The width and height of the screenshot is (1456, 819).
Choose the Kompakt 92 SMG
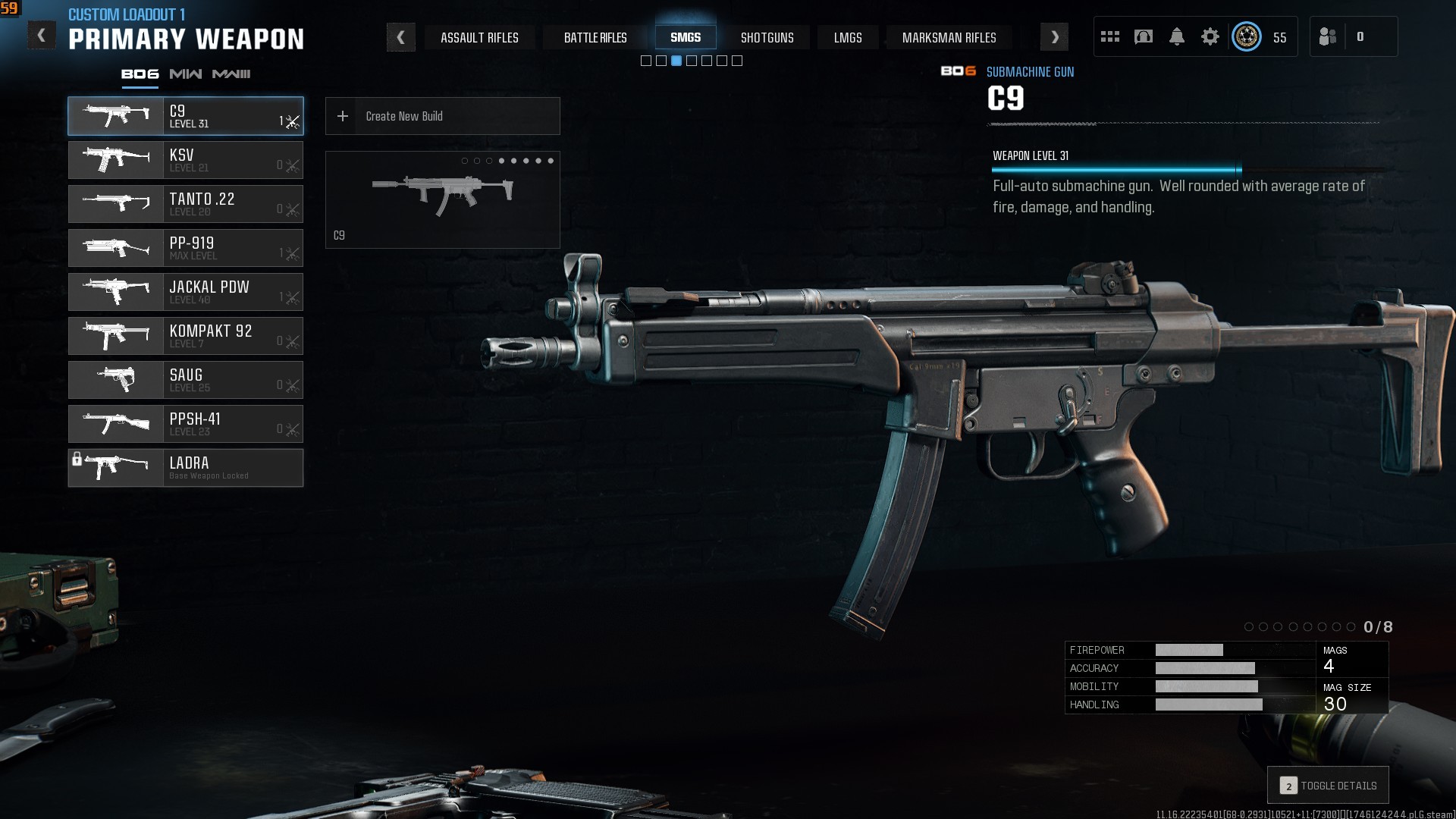[x=186, y=336]
